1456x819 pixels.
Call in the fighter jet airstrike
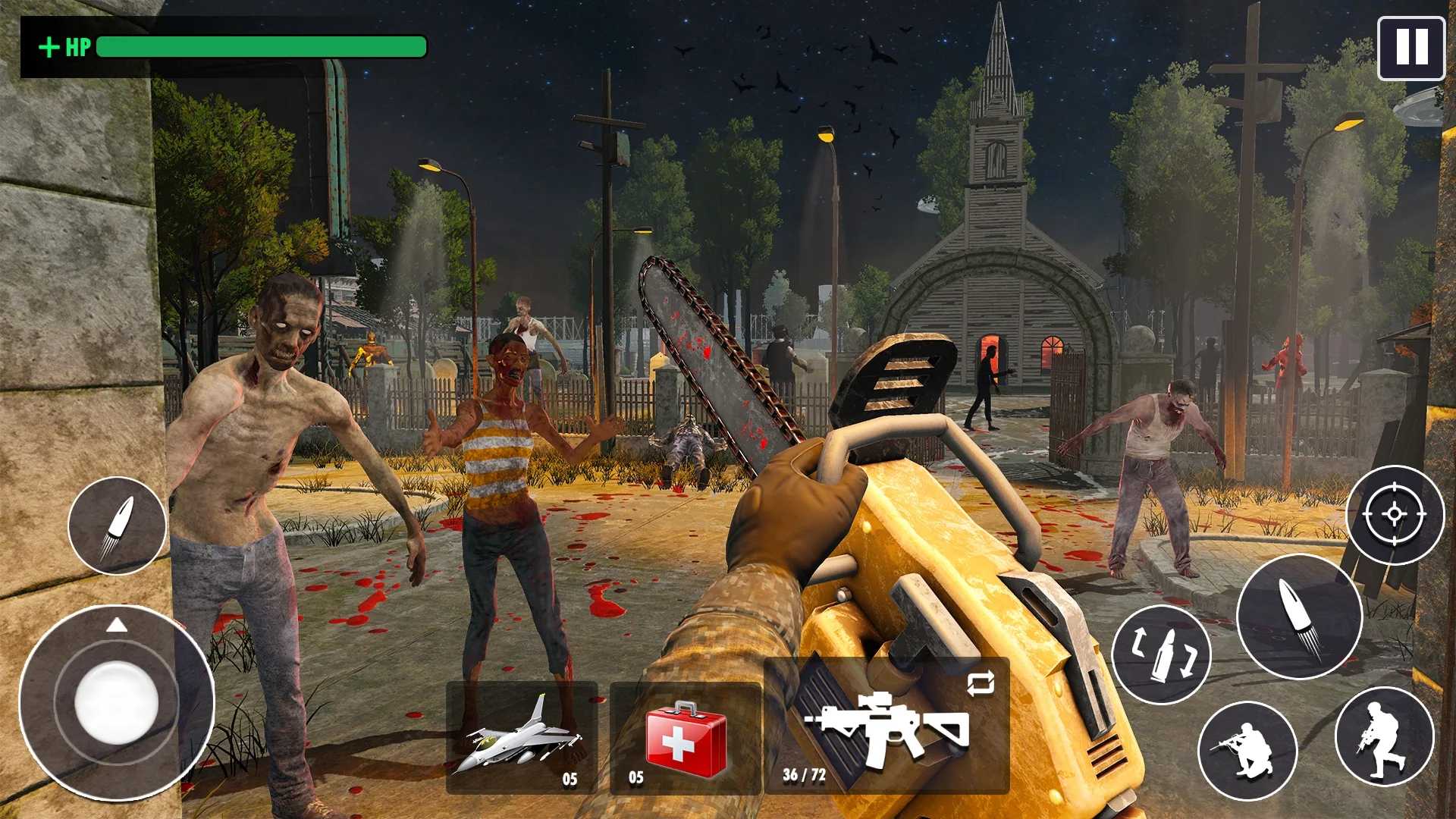click(522, 737)
